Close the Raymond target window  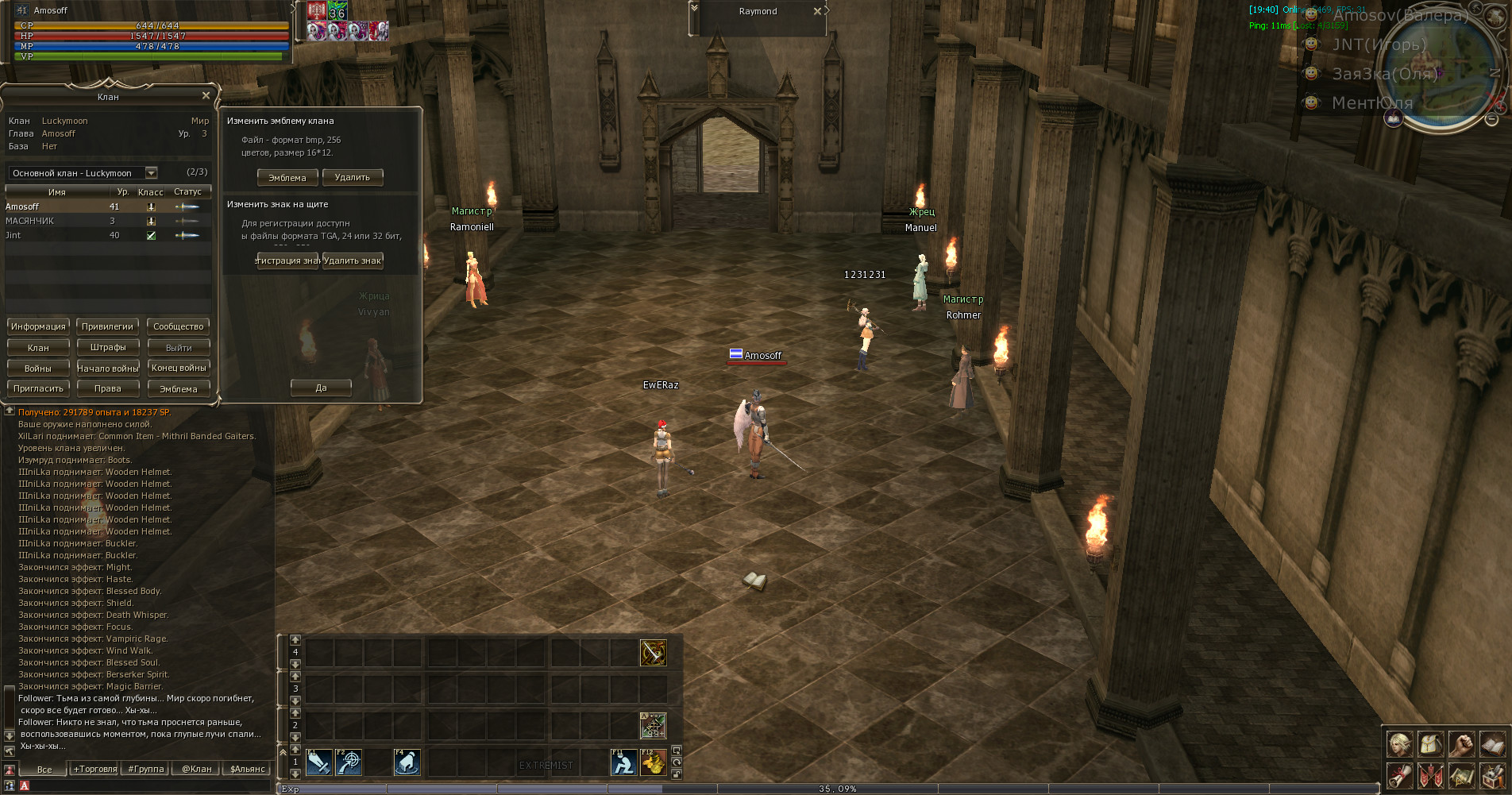pos(817,11)
